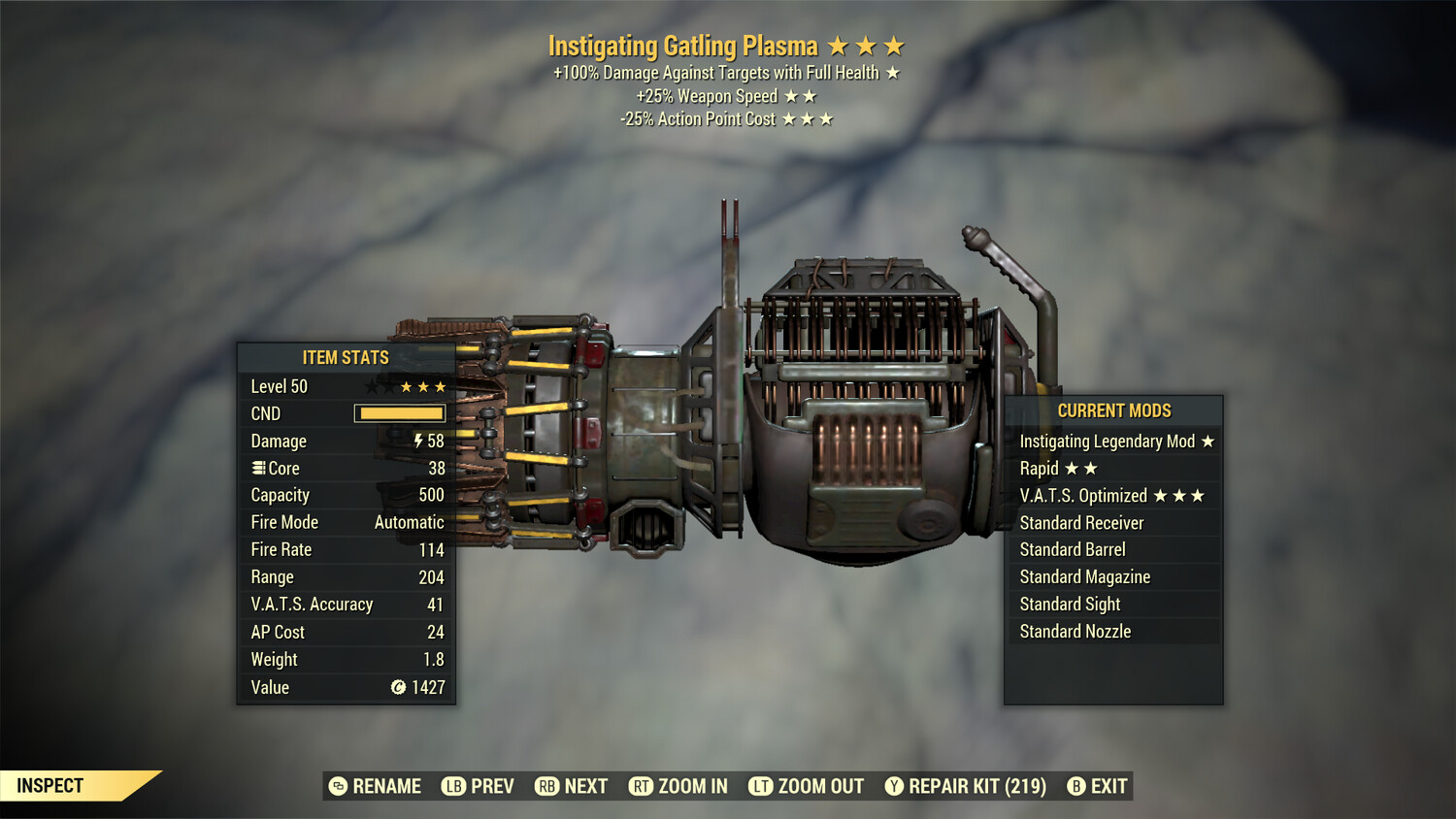This screenshot has width=1456, height=819.
Task: Select the V.A.T.S. Optimized mod entry
Action: click(1085, 495)
